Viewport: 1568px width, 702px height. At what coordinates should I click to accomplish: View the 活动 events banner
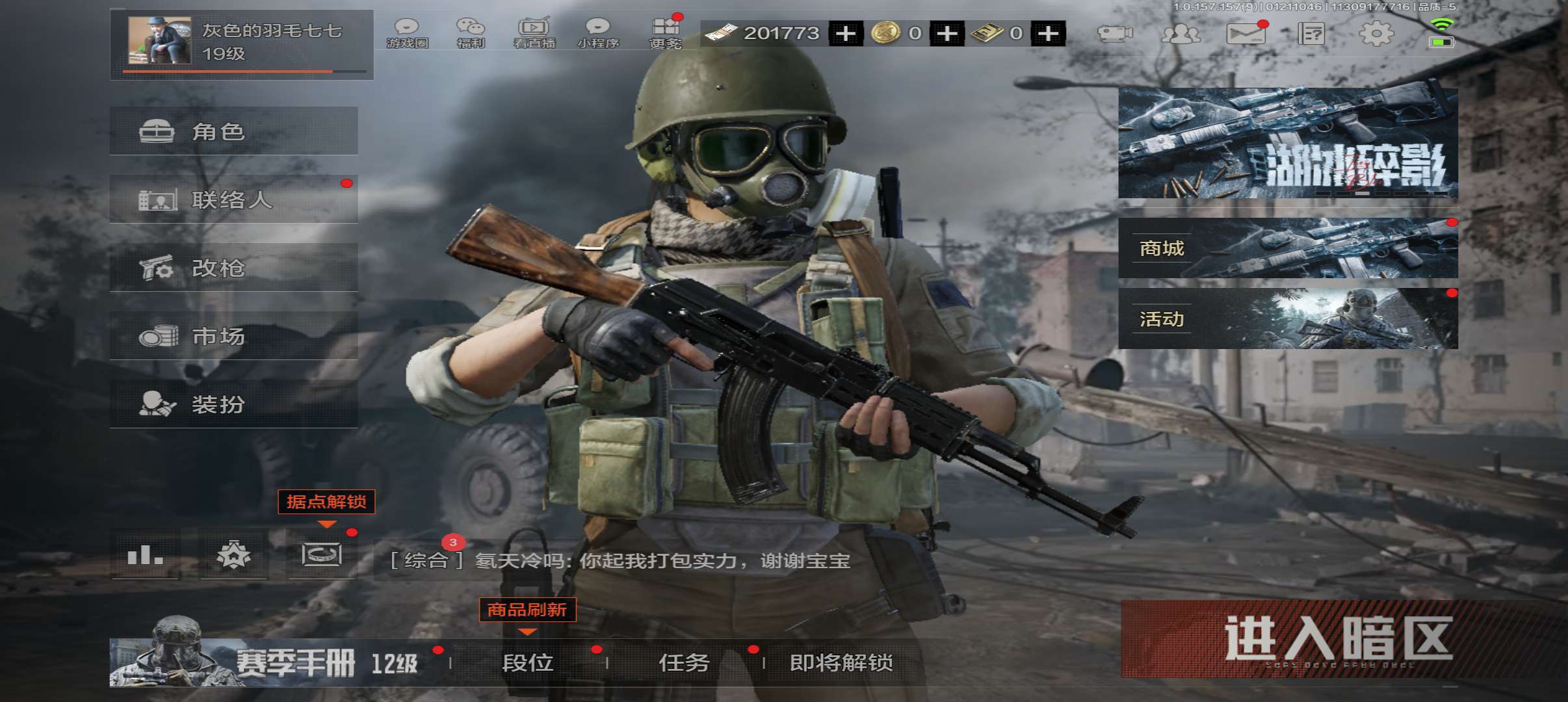coord(1287,318)
